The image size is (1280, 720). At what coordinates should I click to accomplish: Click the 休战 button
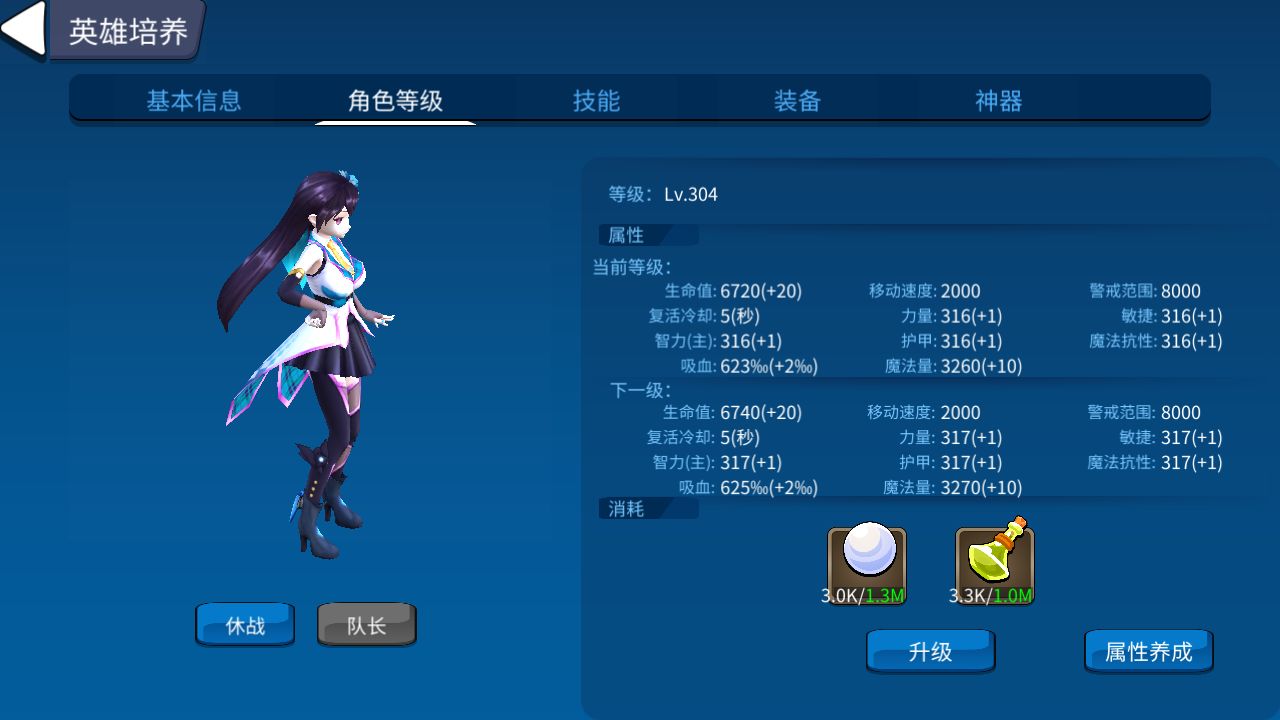coord(245,625)
